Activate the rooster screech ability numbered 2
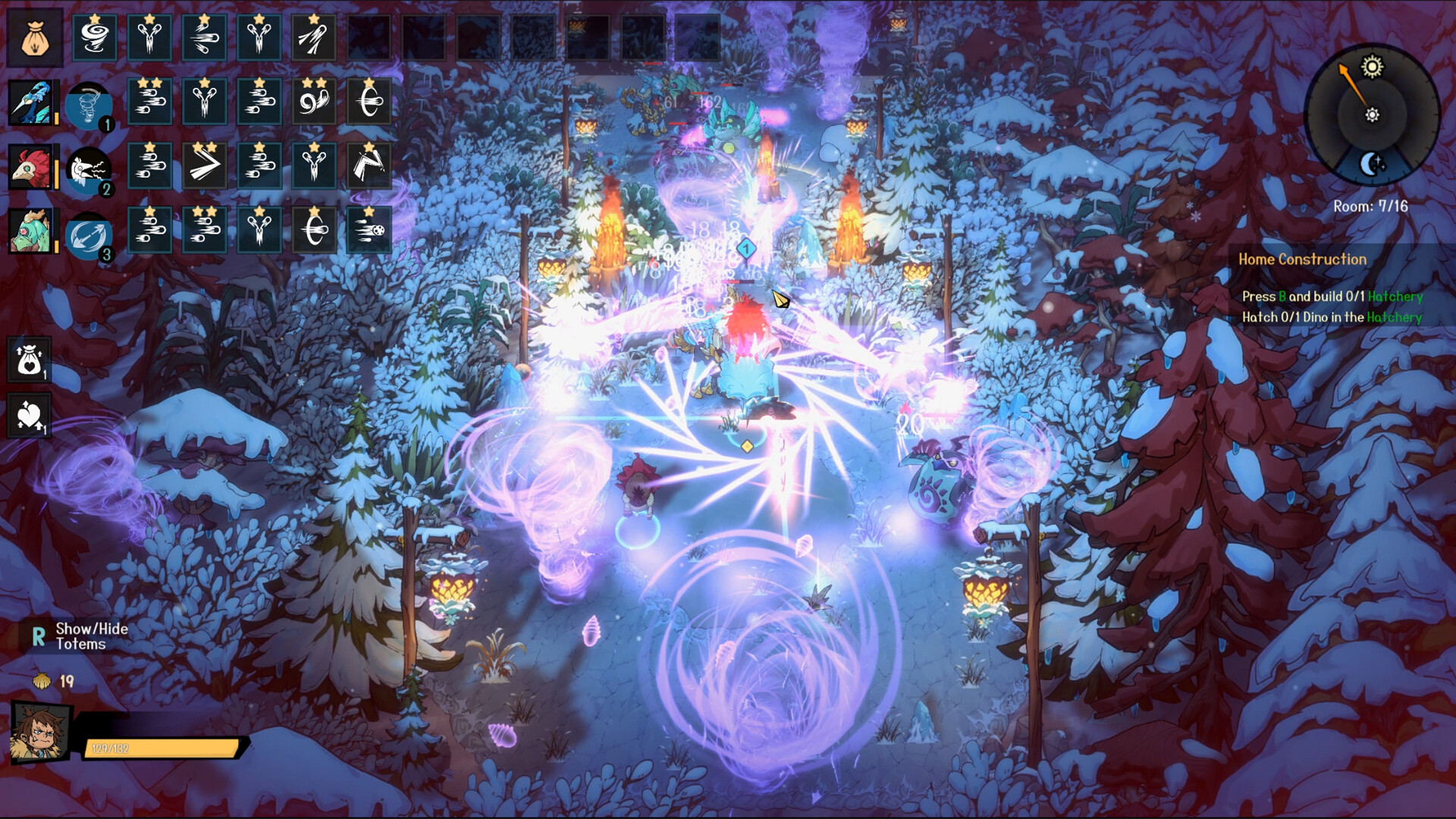This screenshot has width=1456, height=819. pos(89,171)
